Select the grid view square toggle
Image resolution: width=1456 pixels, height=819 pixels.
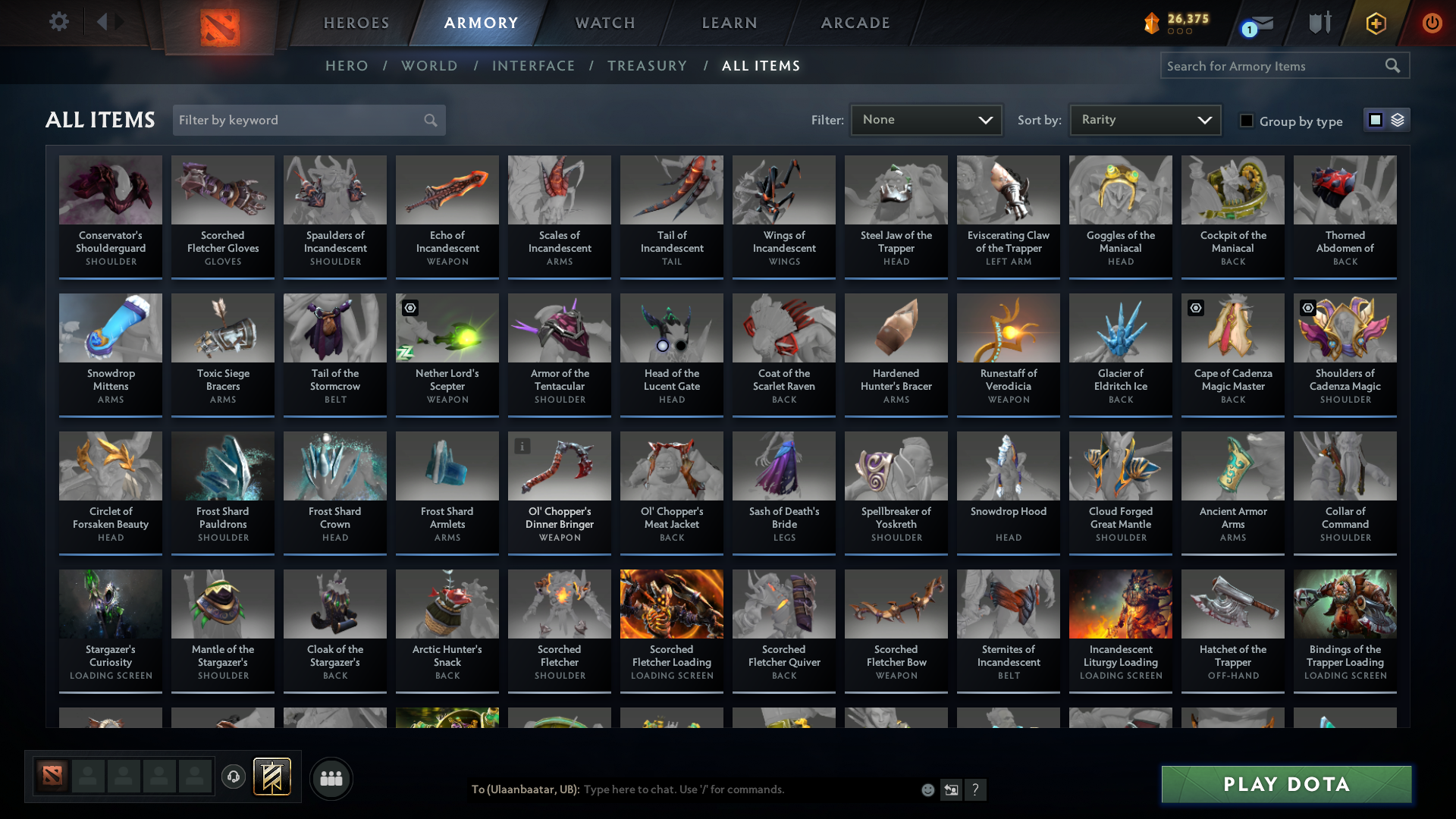[x=1375, y=120]
